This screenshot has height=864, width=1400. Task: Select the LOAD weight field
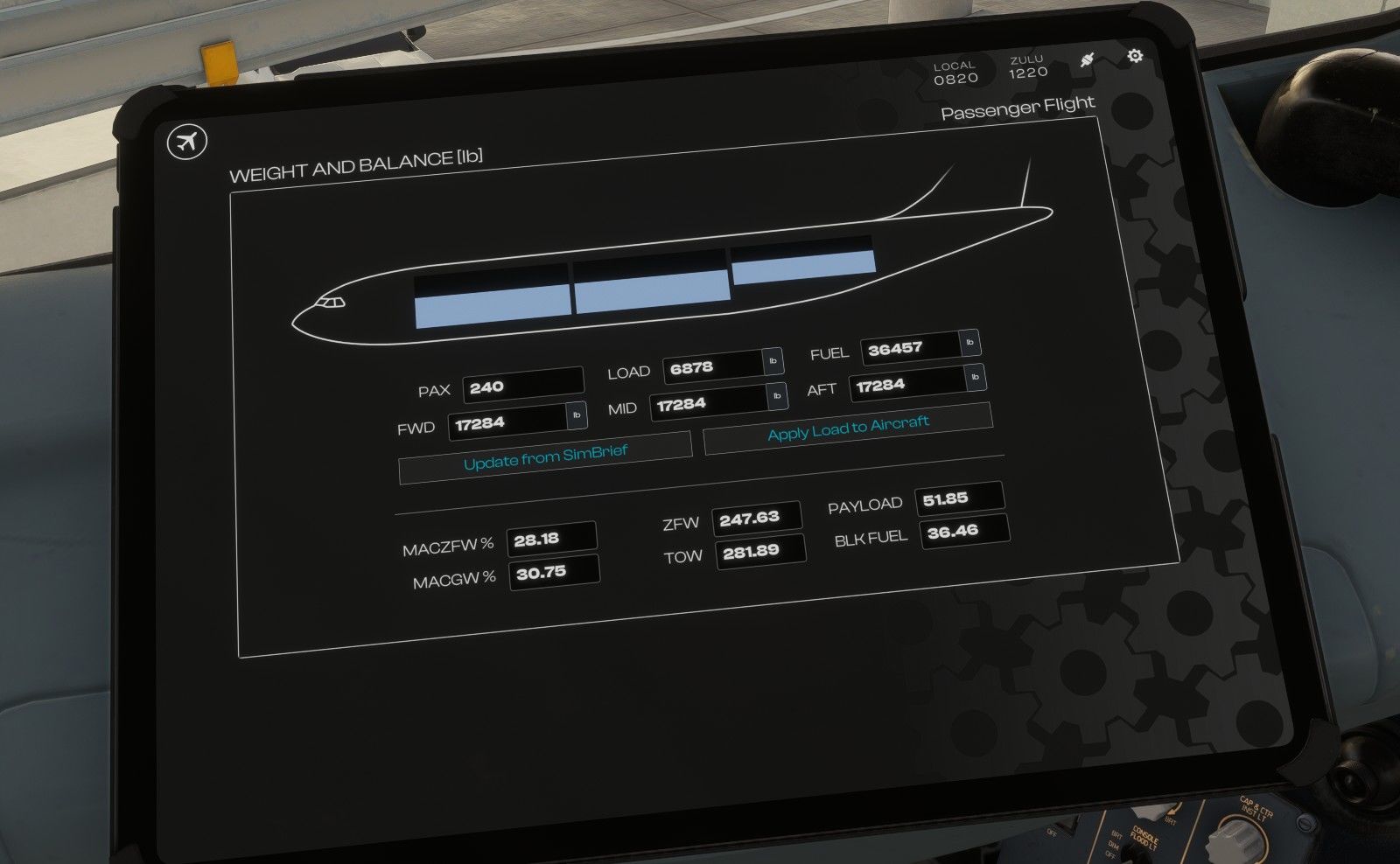point(712,366)
